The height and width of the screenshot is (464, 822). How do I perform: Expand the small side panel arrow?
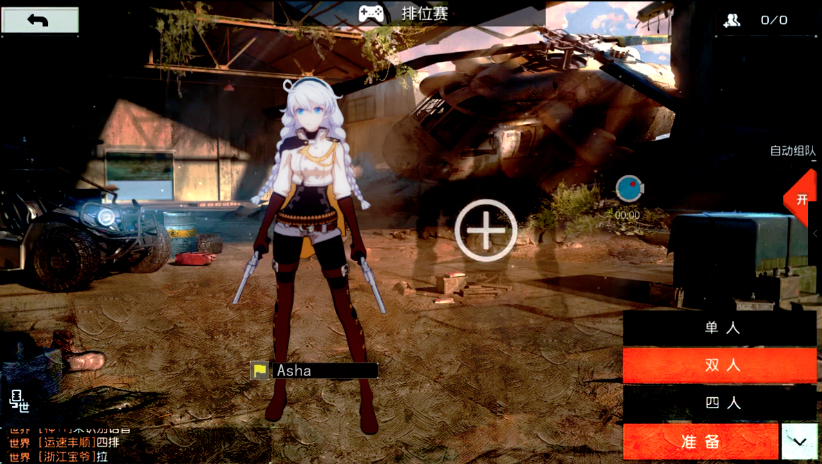(815, 234)
